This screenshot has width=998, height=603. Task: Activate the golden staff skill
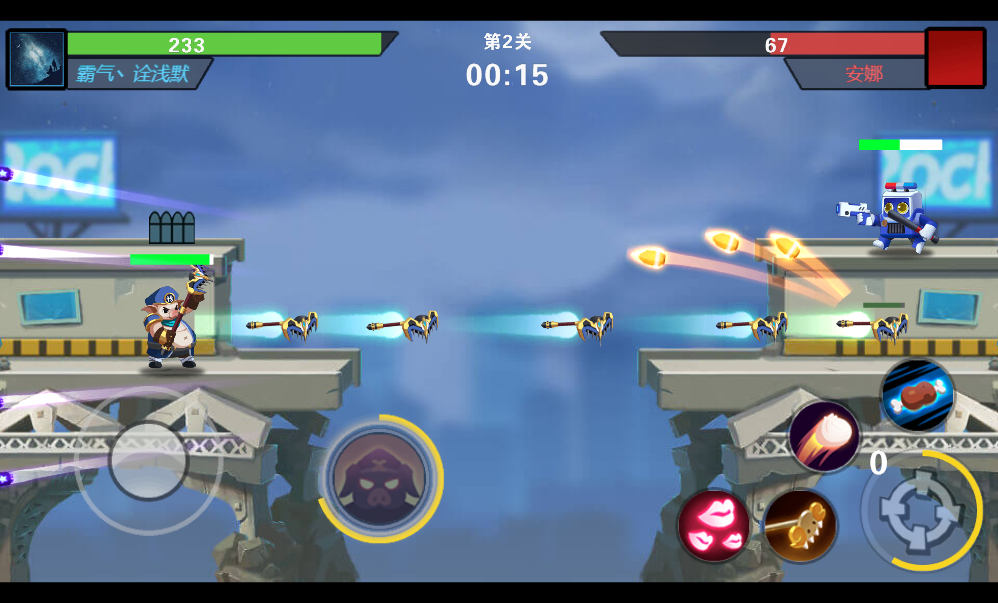point(800,525)
